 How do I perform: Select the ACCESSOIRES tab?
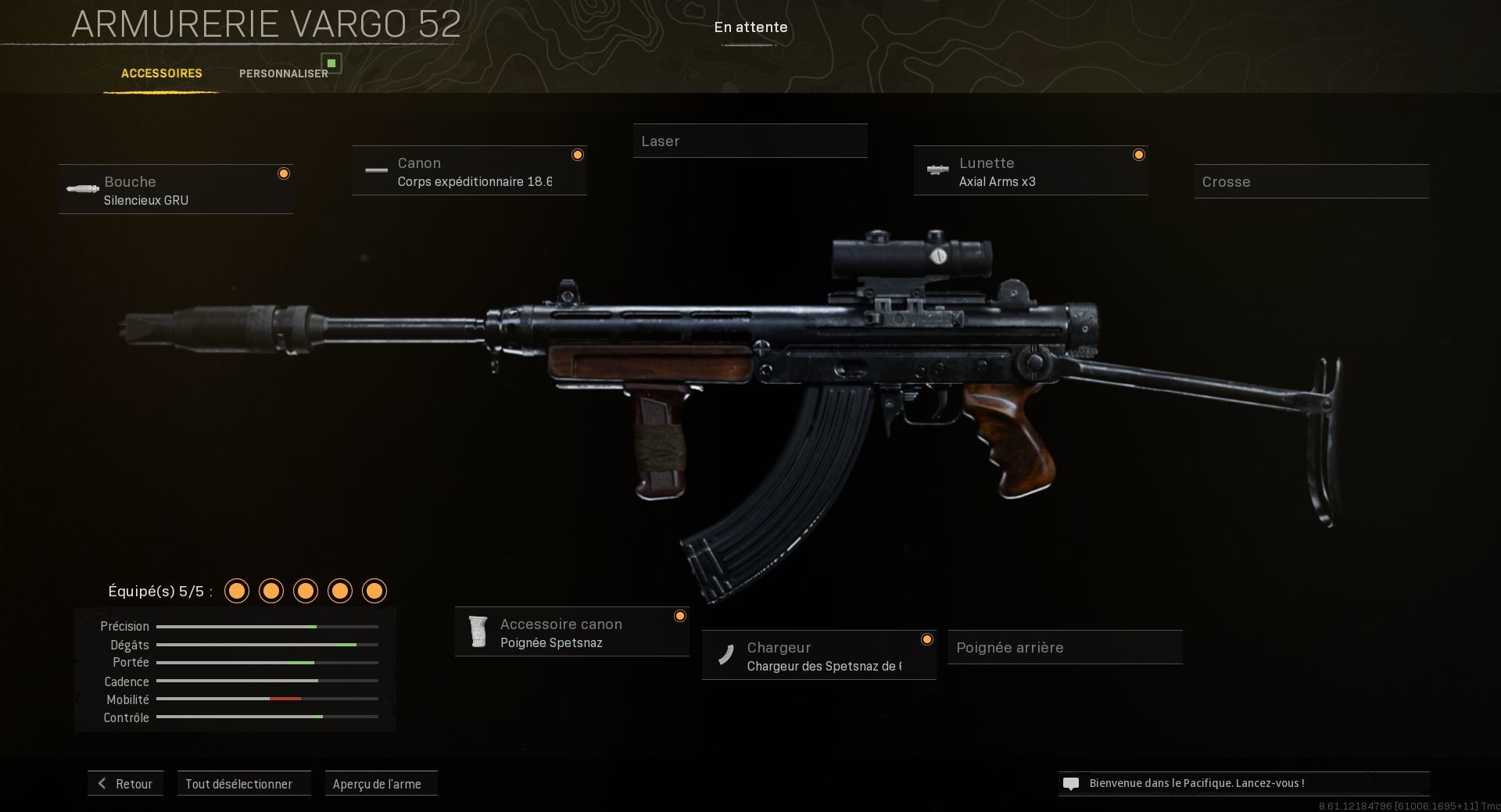(x=161, y=73)
